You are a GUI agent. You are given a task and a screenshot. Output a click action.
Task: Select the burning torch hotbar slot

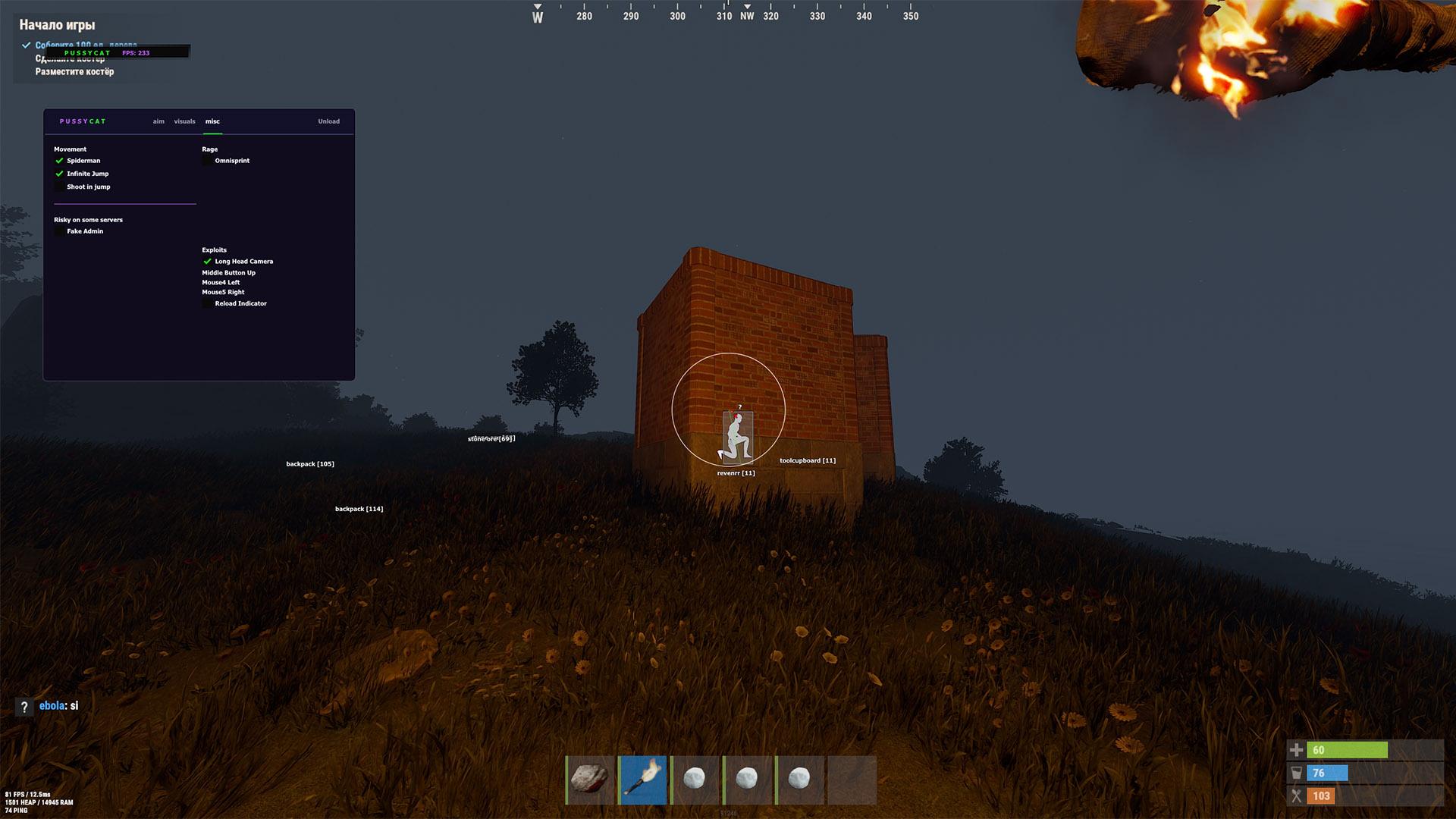pyautogui.click(x=643, y=780)
